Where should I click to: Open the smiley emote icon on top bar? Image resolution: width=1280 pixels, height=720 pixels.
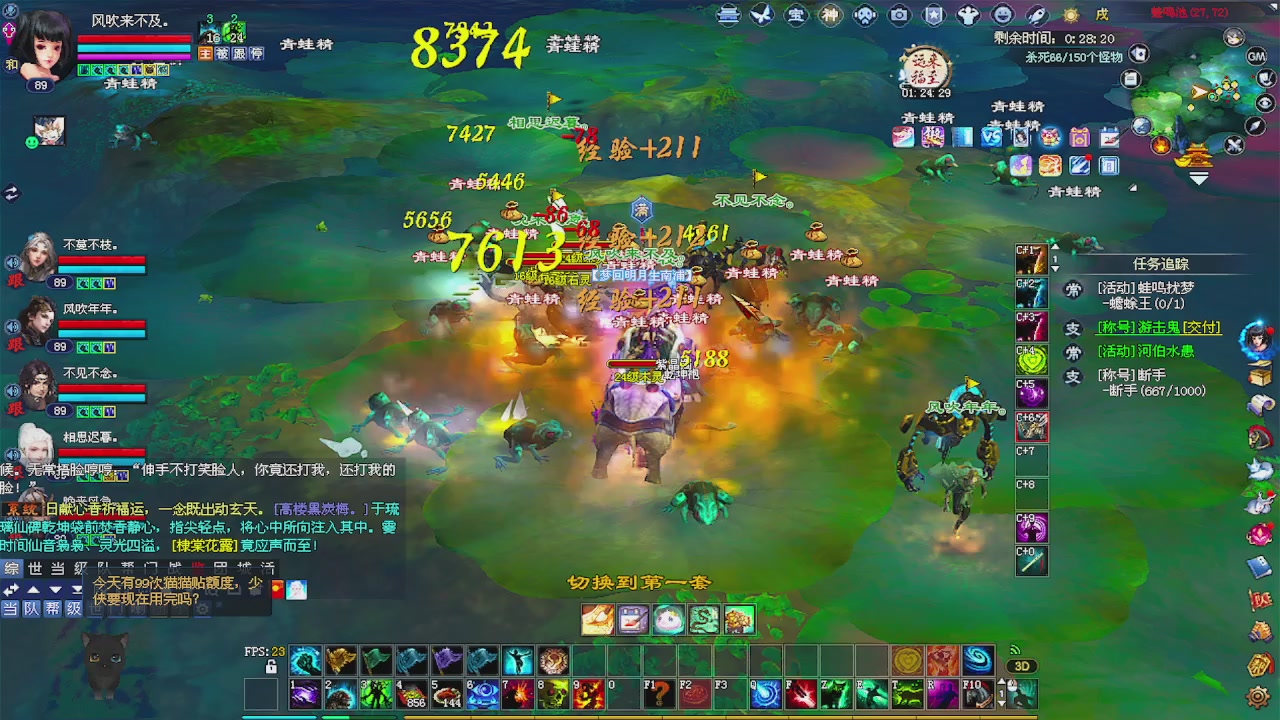1001,14
